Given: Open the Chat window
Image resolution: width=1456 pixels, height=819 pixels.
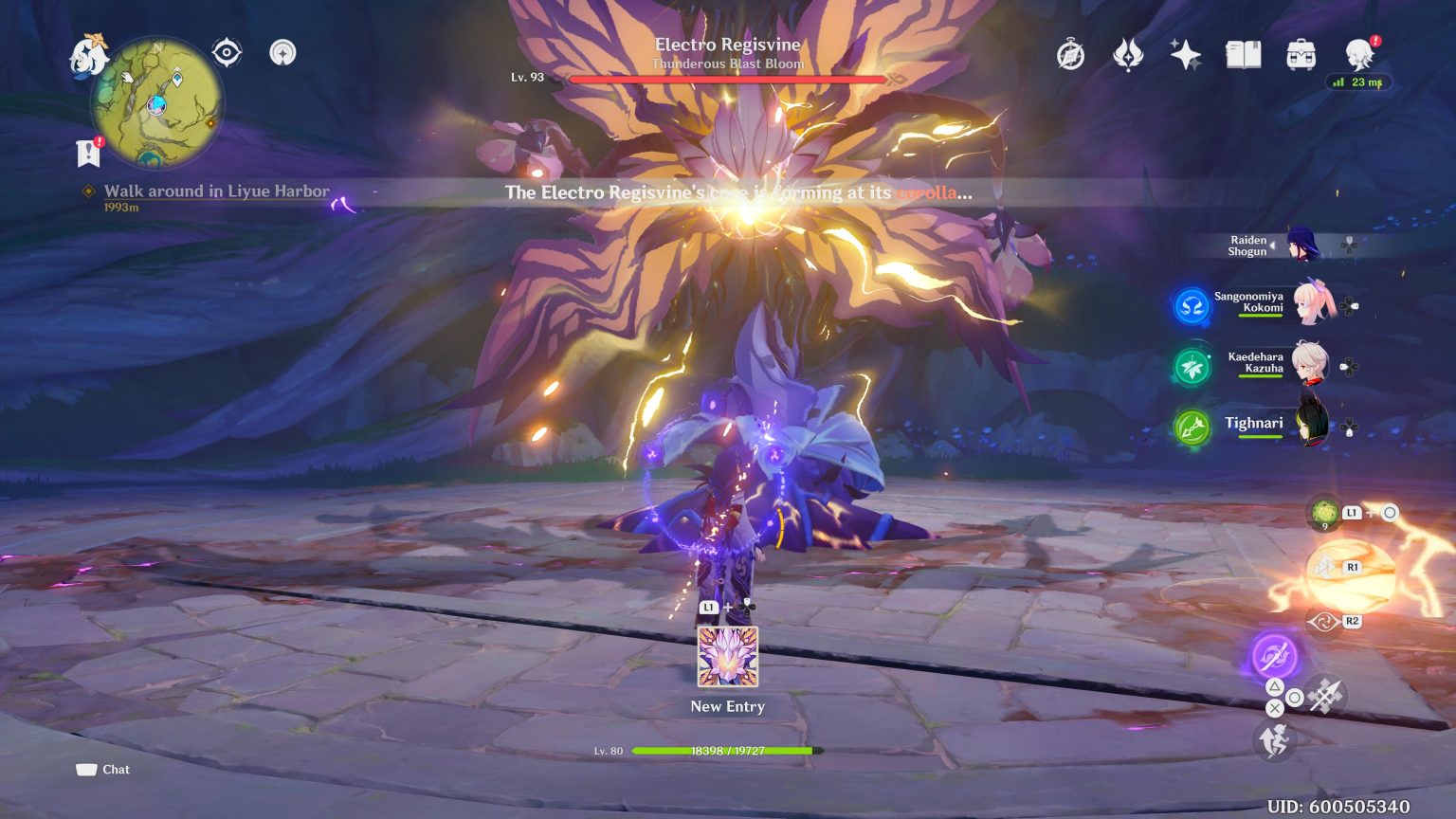Looking at the screenshot, I should coord(102,770).
